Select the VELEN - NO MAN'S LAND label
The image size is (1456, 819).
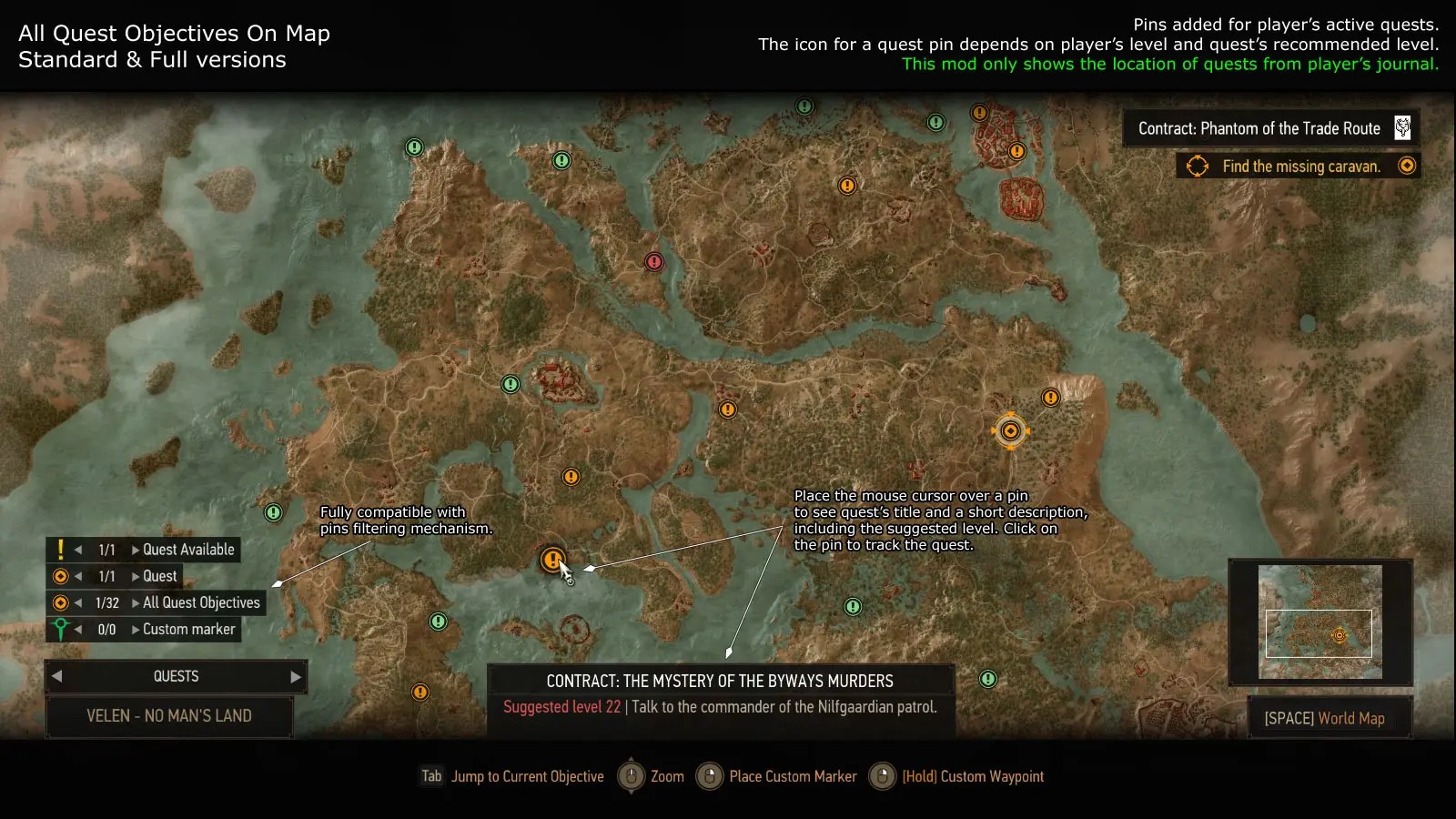tap(169, 716)
